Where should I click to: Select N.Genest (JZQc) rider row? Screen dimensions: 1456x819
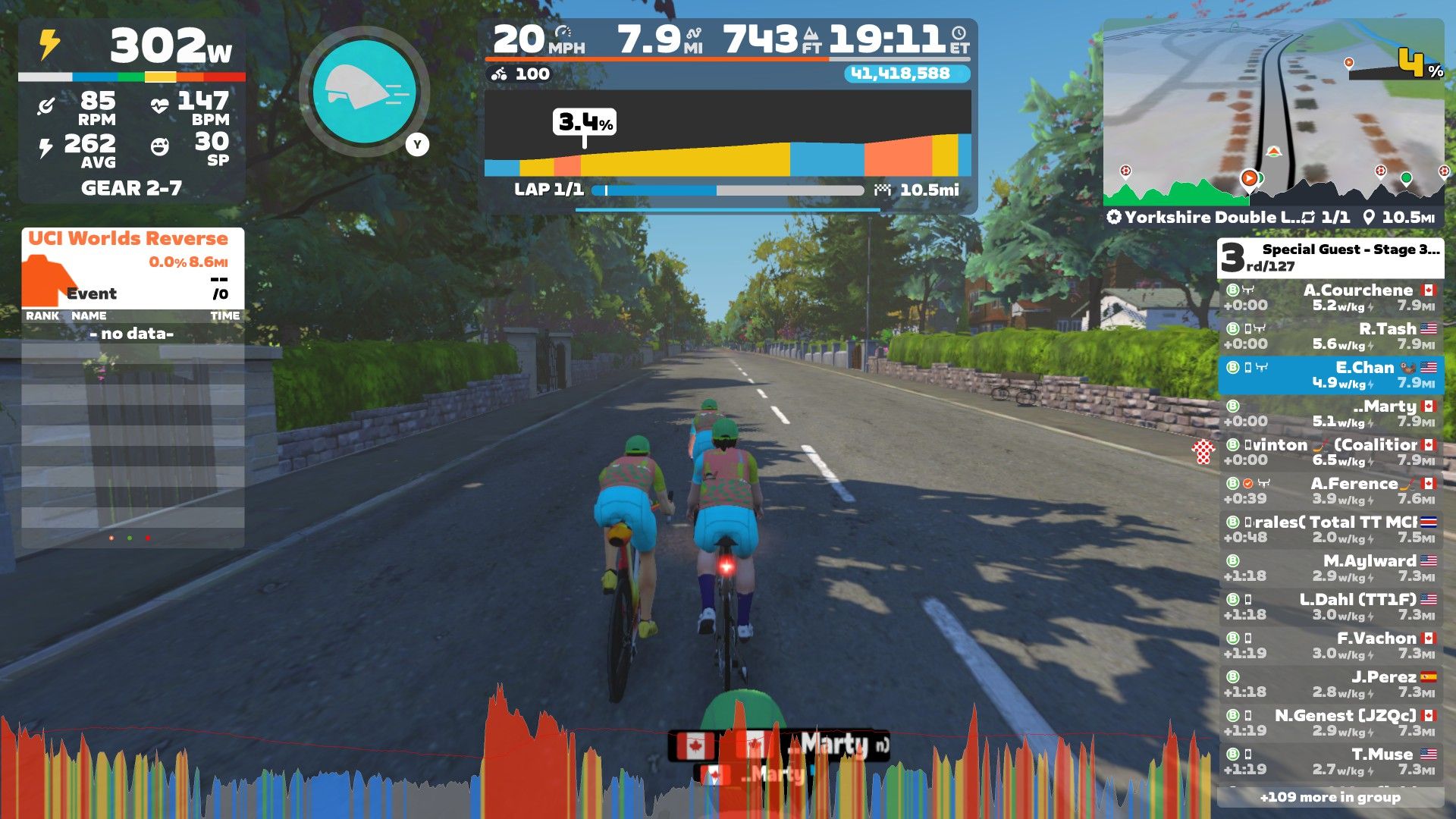(1331, 723)
